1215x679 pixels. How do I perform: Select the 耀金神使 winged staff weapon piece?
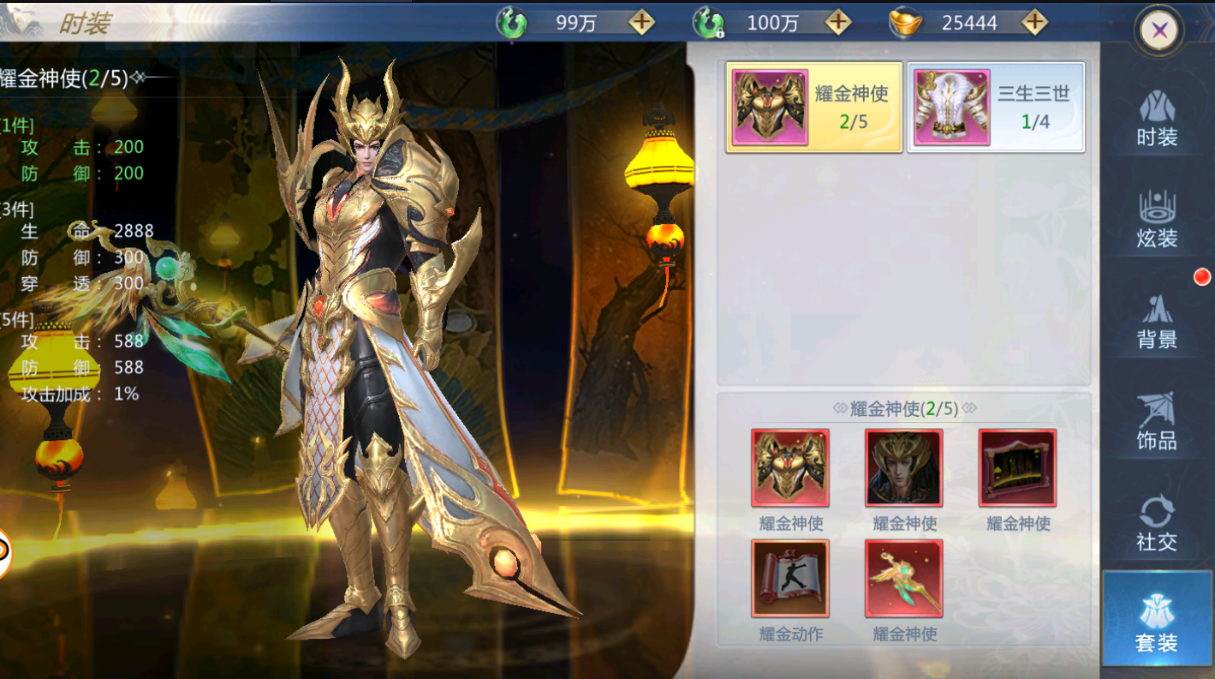point(904,578)
